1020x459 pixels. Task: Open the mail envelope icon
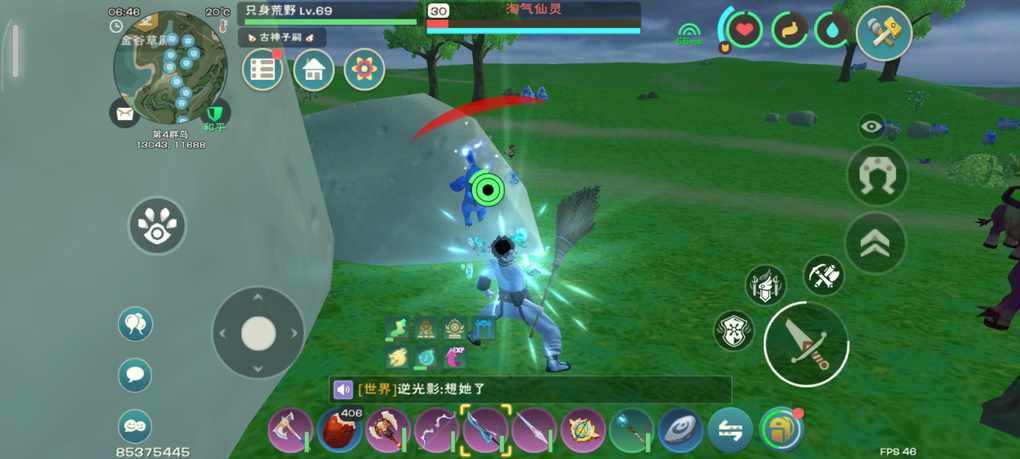tap(125, 113)
